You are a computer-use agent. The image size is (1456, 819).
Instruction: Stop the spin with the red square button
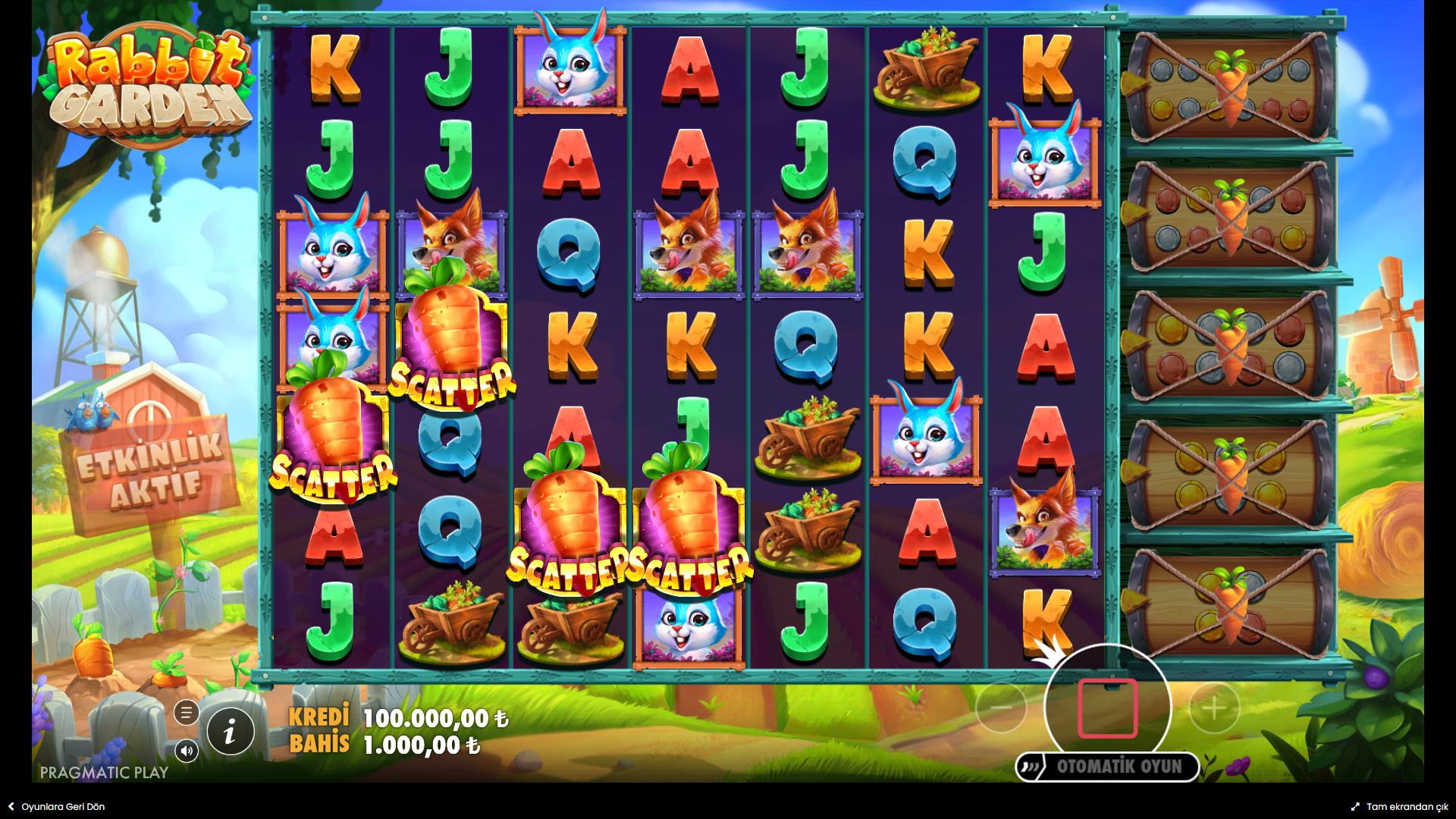(1107, 708)
